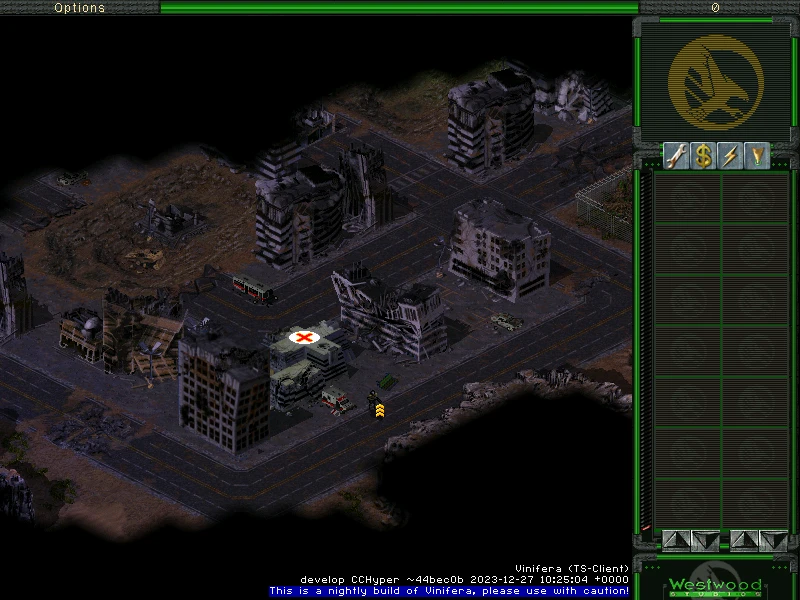Click the units column scroll-down arrow
The height and width of the screenshot is (600, 800).
(x=773, y=540)
